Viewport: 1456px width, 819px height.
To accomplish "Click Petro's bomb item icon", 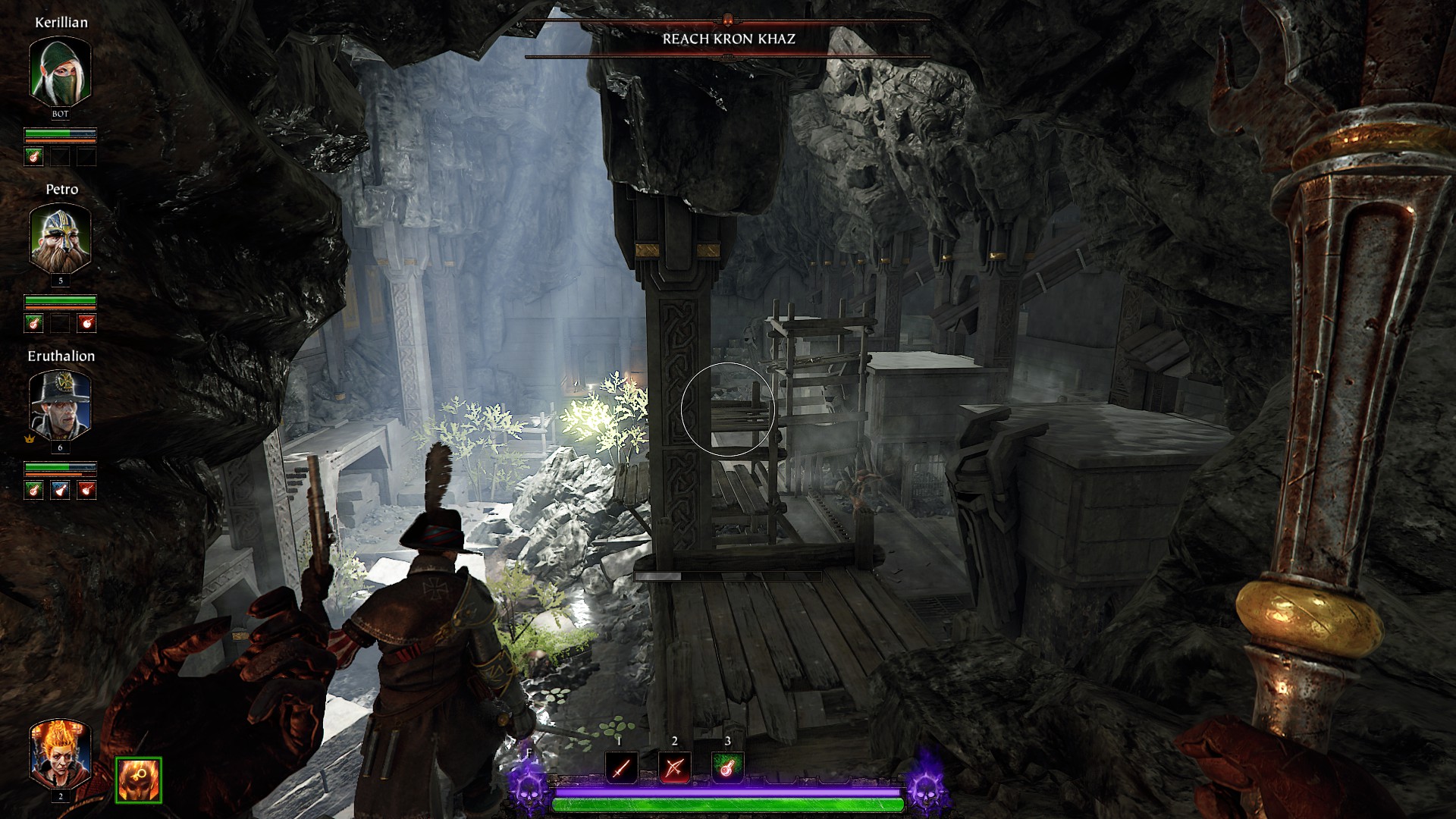I will coord(87,324).
